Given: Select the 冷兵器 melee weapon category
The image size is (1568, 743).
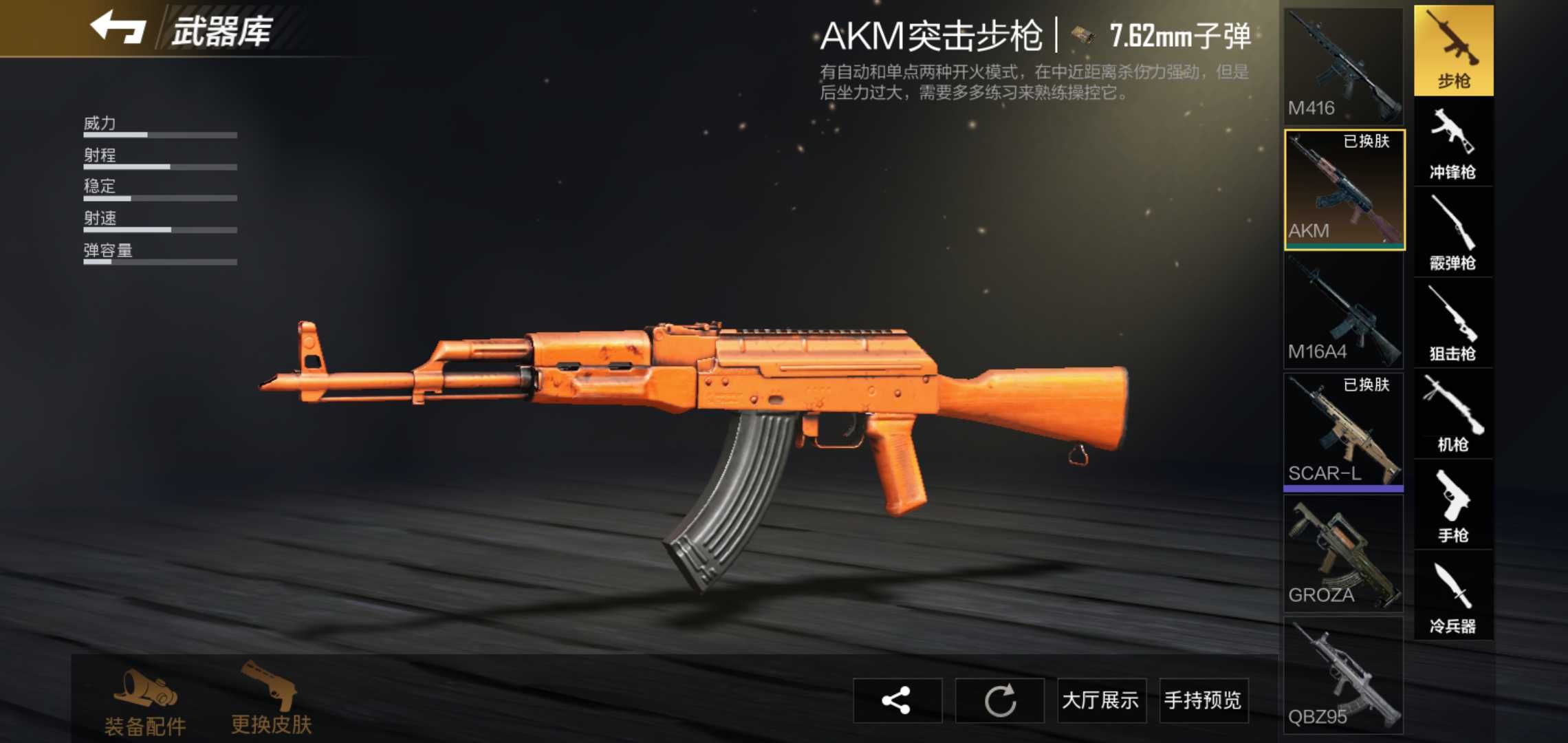Looking at the screenshot, I should click(x=1453, y=595).
